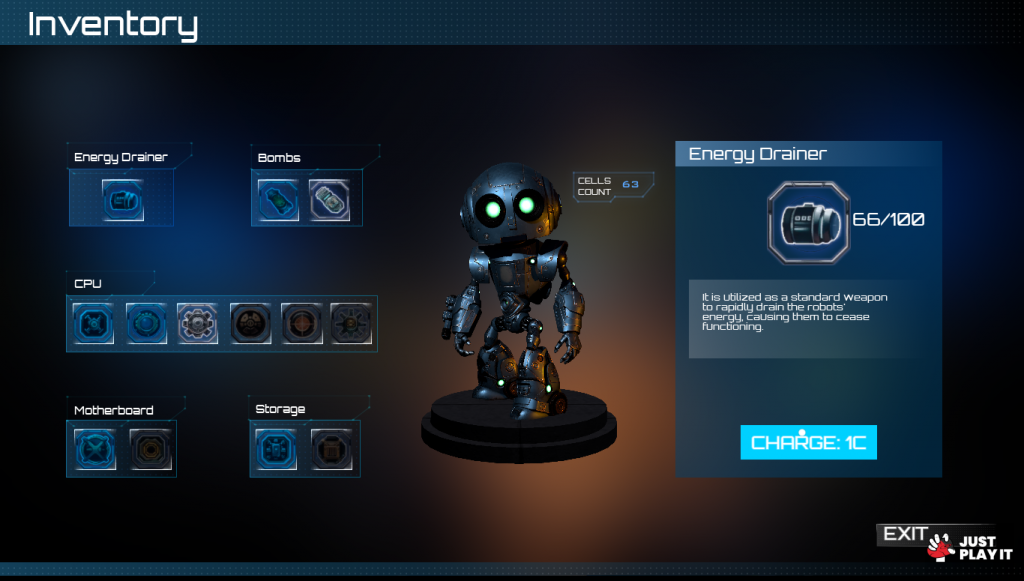Choose the grey canister bomb slot
The height and width of the screenshot is (581, 1024).
[x=329, y=200]
